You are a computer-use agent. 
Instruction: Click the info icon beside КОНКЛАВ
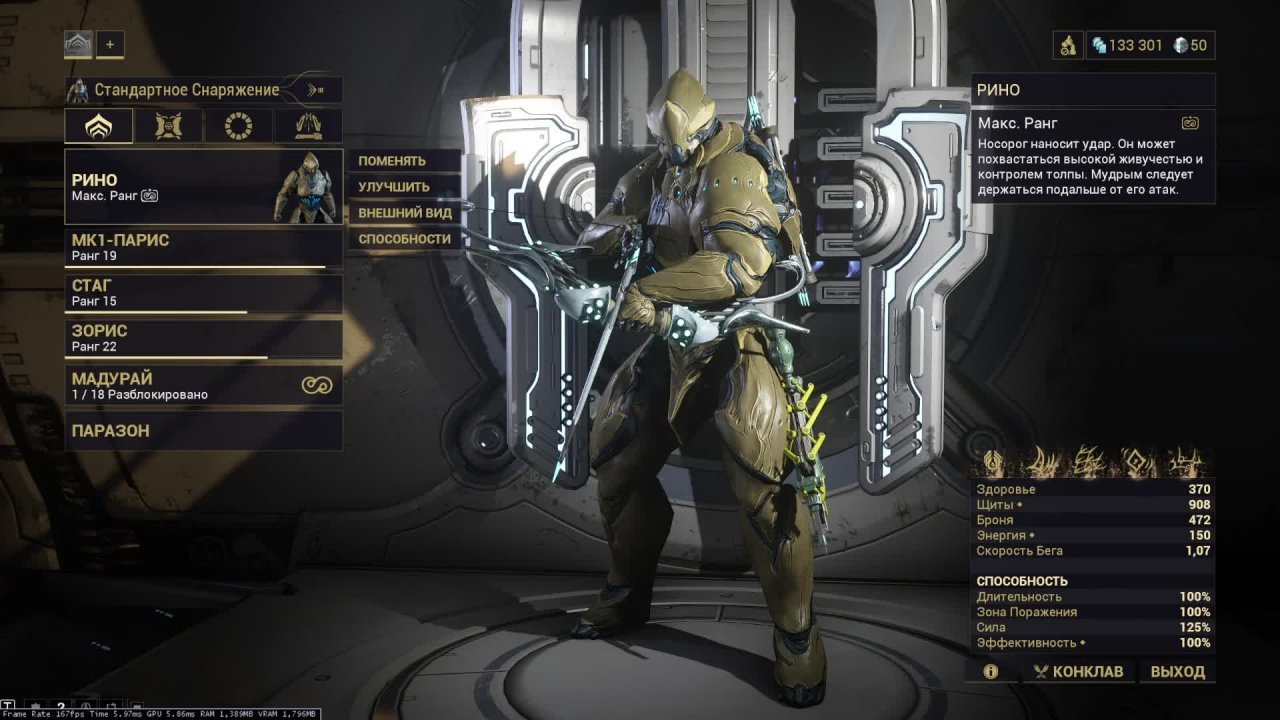pyautogui.click(x=990, y=671)
